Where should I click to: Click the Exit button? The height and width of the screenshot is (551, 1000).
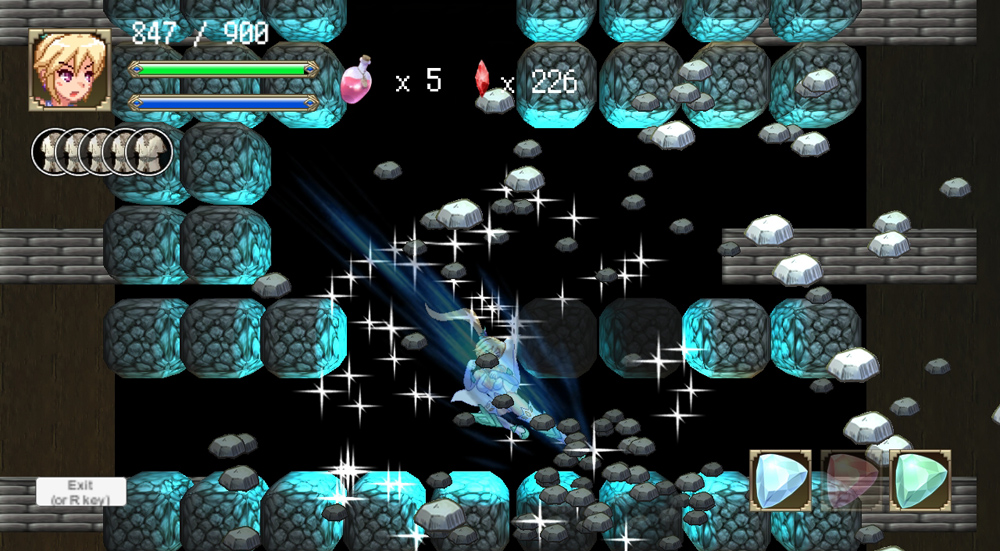click(81, 491)
